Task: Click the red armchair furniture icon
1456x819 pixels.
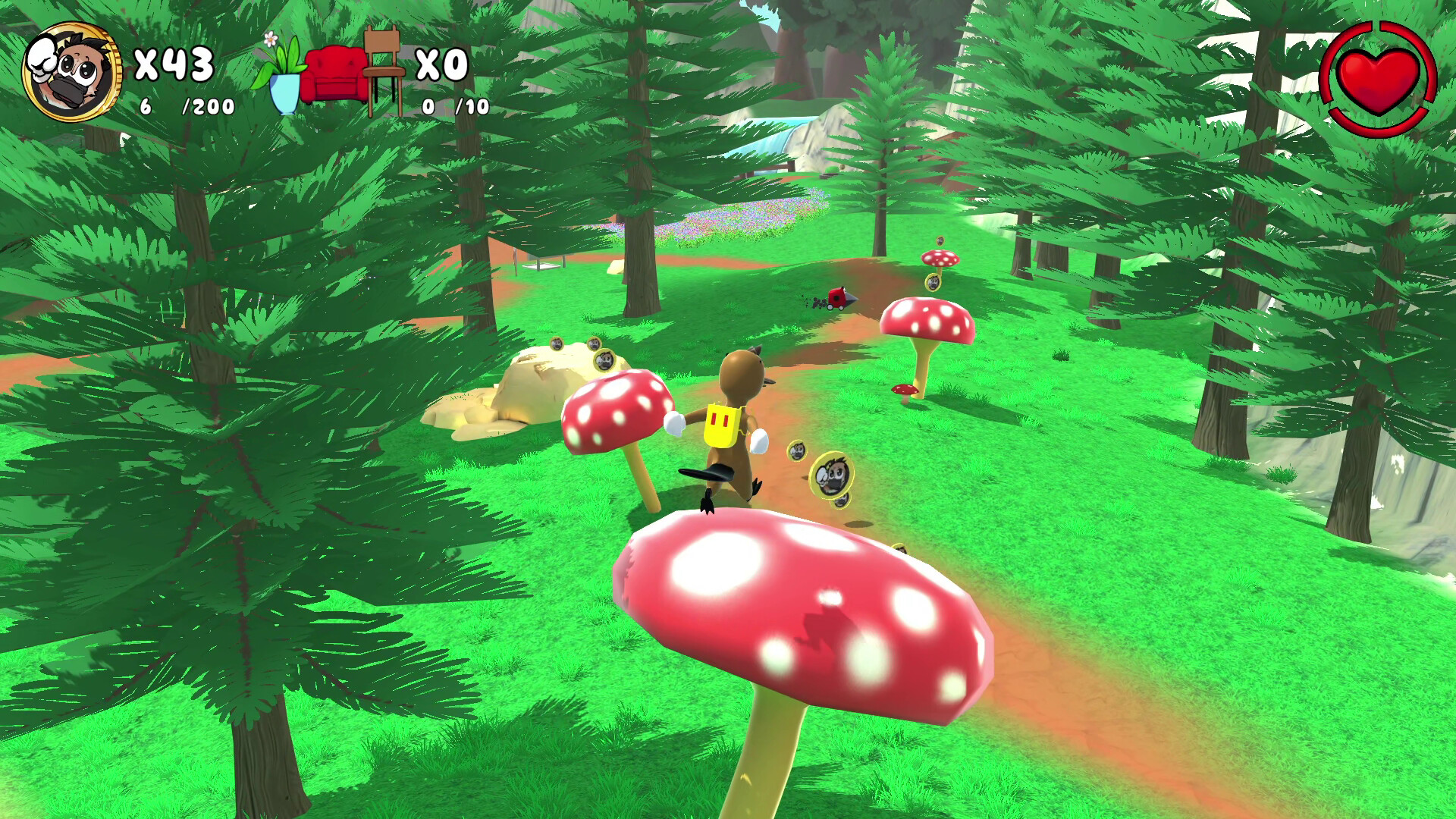Action: [x=334, y=76]
